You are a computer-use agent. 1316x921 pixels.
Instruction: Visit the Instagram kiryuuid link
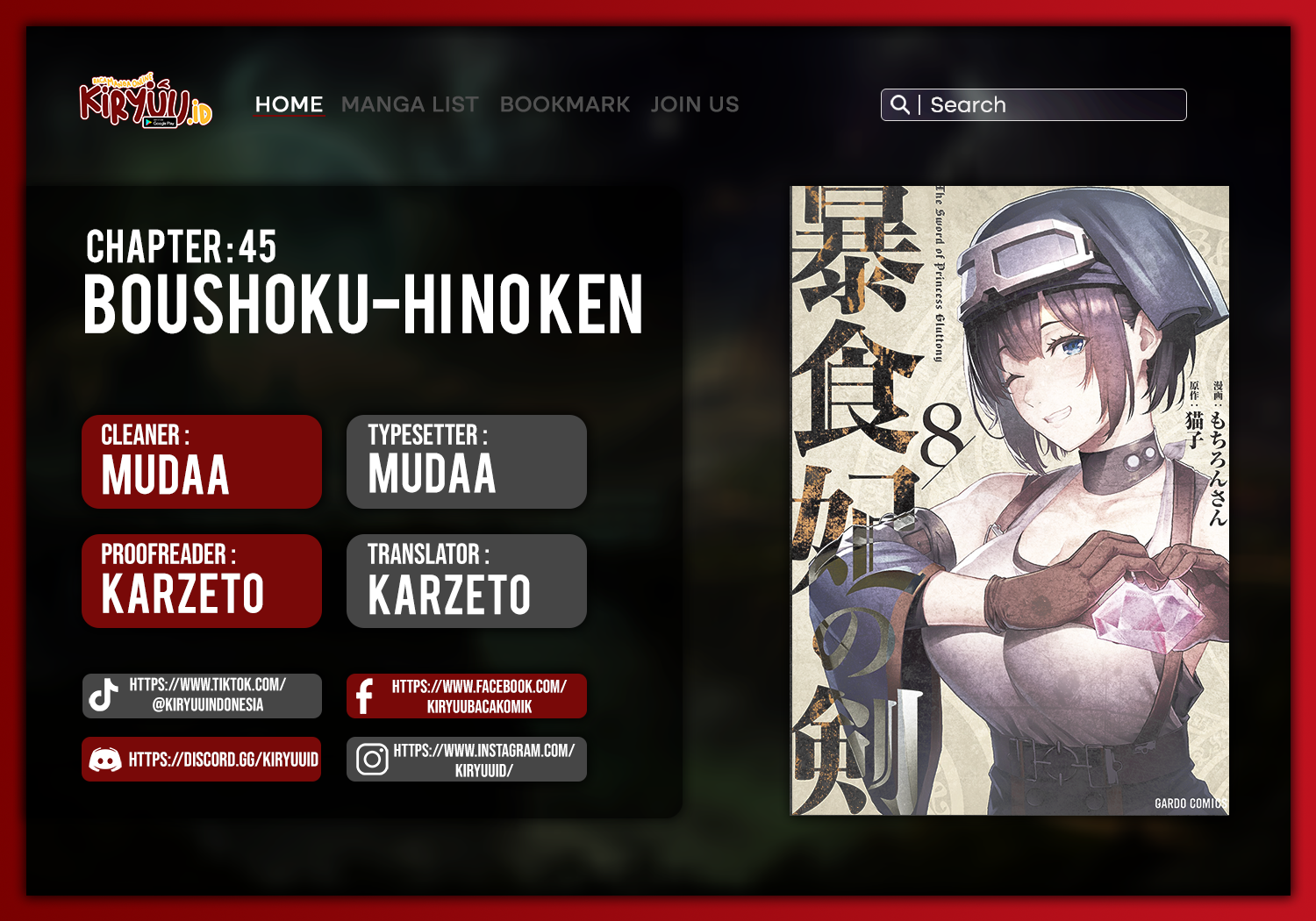click(x=467, y=760)
